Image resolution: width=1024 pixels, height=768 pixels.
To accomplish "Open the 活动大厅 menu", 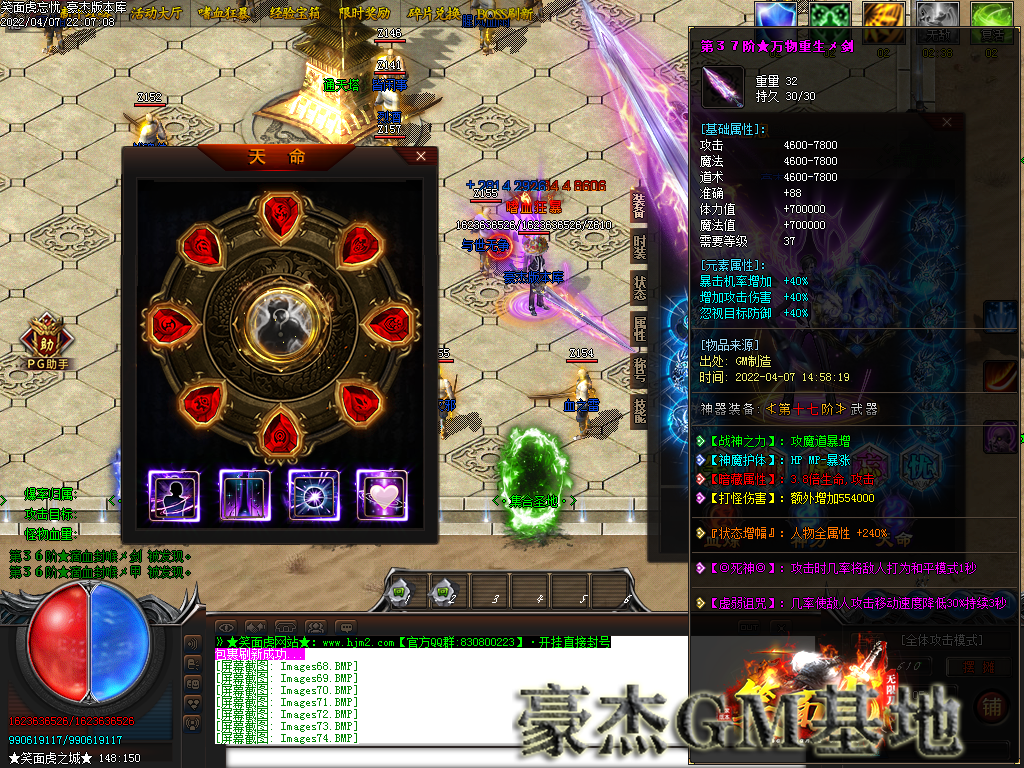I will pos(157,14).
